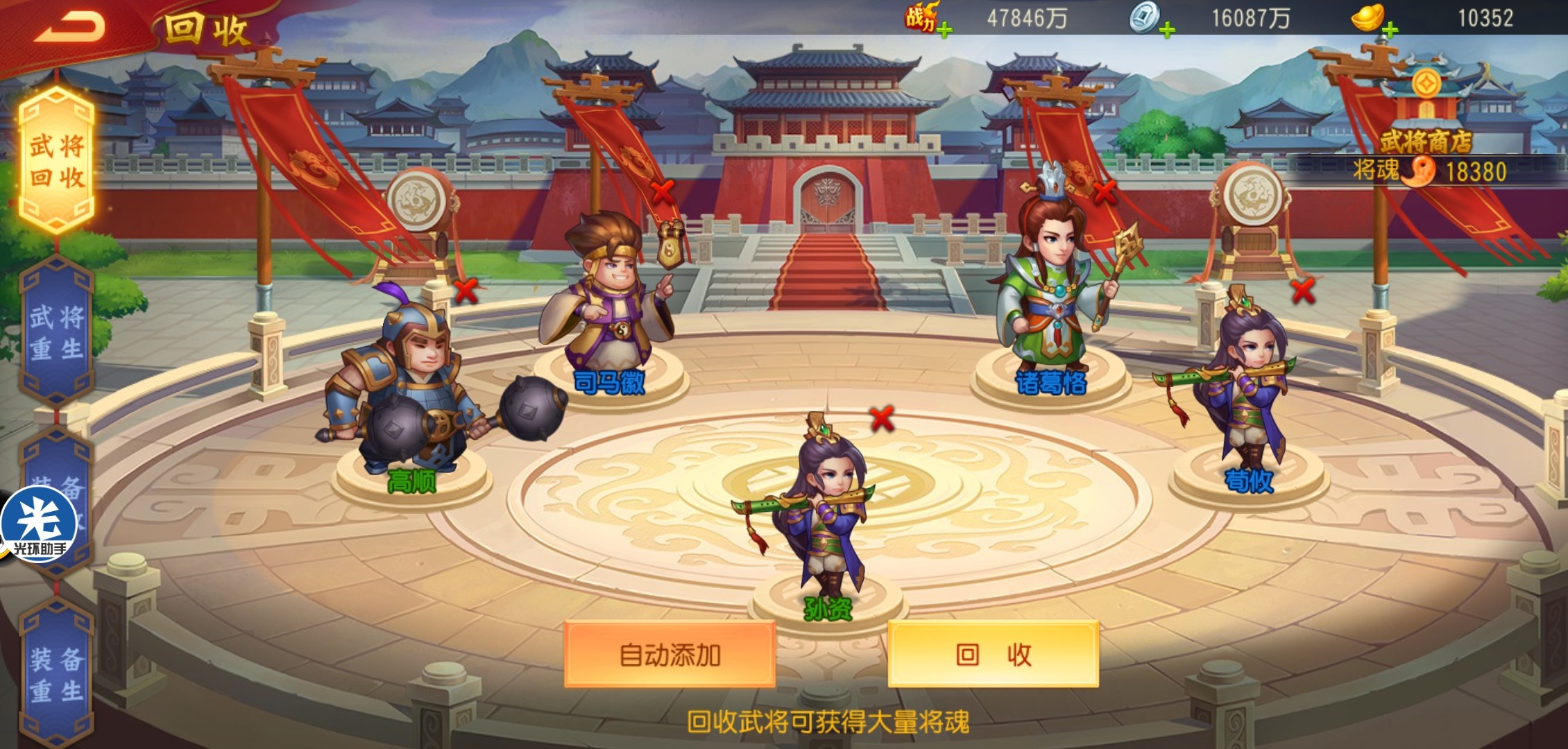Open the 装备重生 tab

click(57, 674)
